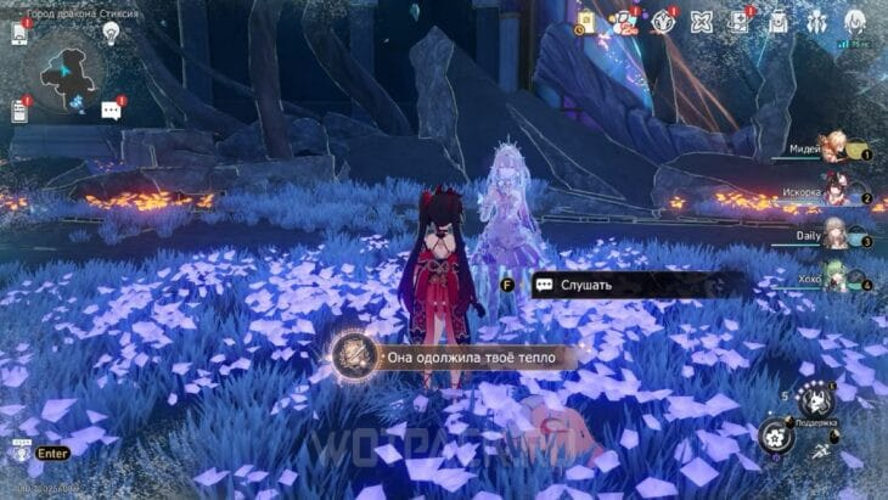Open the phone menu icon
Viewport: 888px width, 500px height.
click(19, 33)
